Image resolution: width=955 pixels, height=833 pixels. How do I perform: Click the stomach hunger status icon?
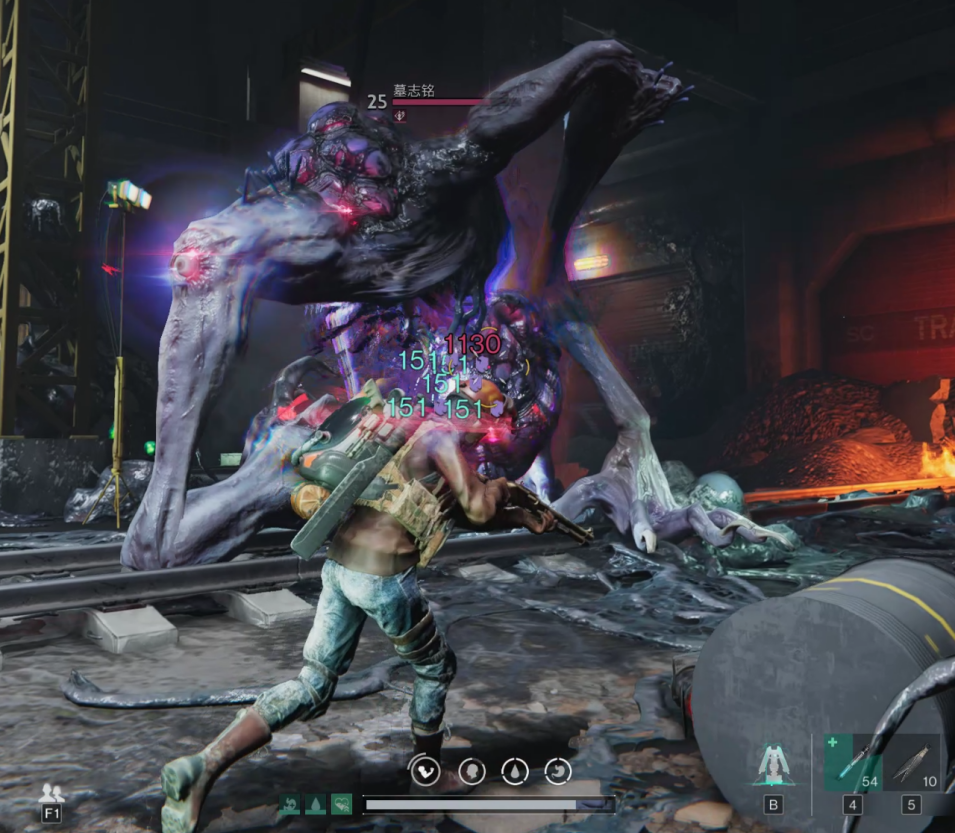(559, 771)
